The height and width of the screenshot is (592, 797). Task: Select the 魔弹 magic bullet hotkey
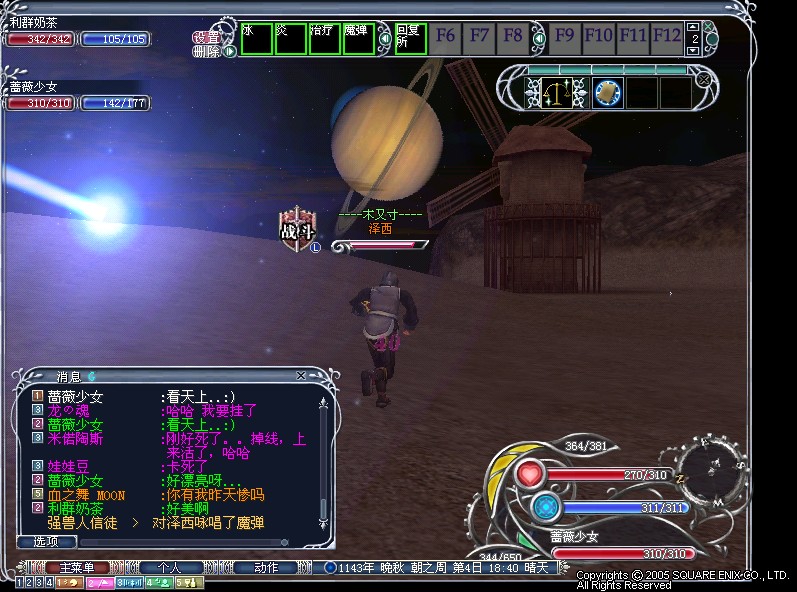click(358, 39)
